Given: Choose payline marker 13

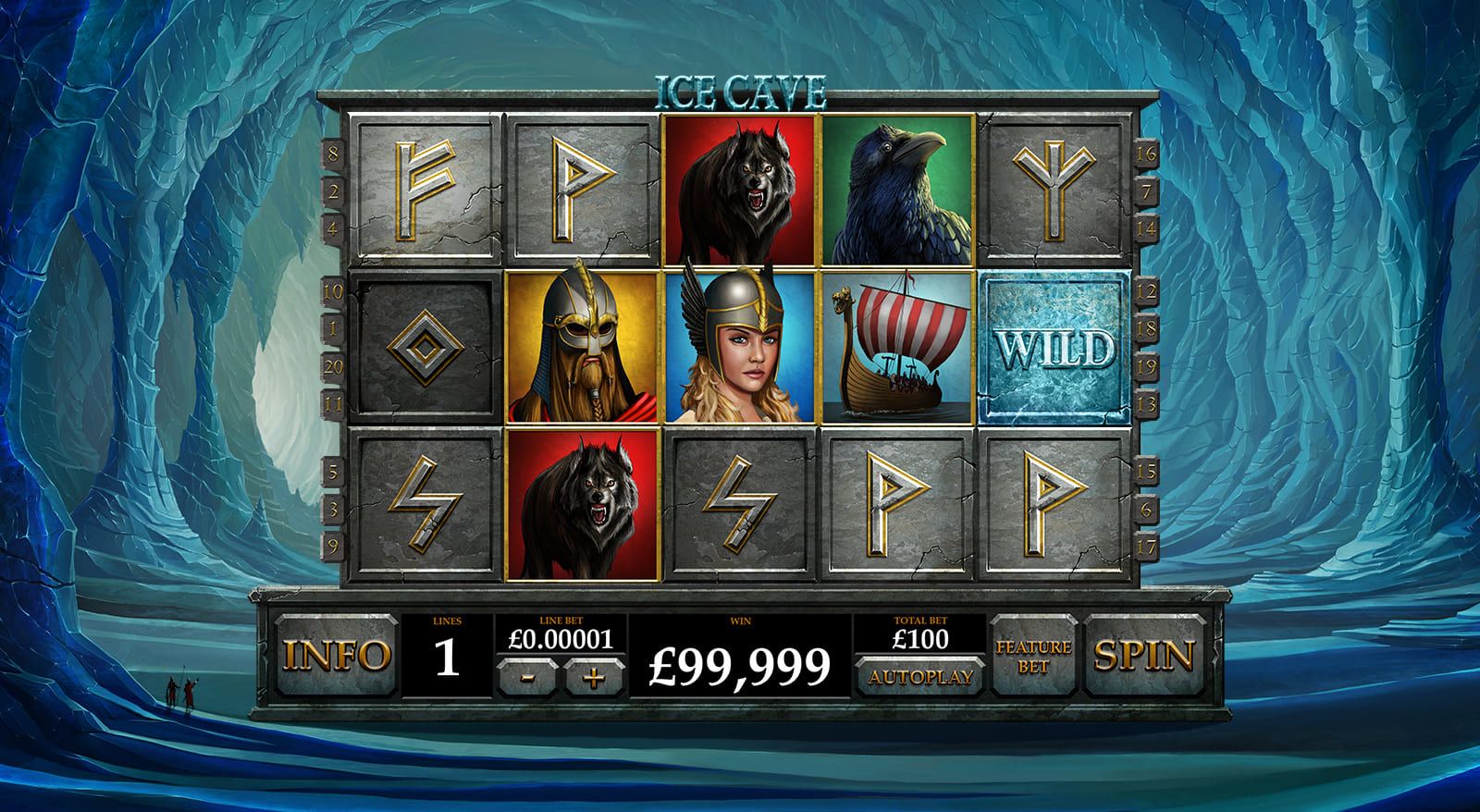Looking at the screenshot, I should (1147, 401).
